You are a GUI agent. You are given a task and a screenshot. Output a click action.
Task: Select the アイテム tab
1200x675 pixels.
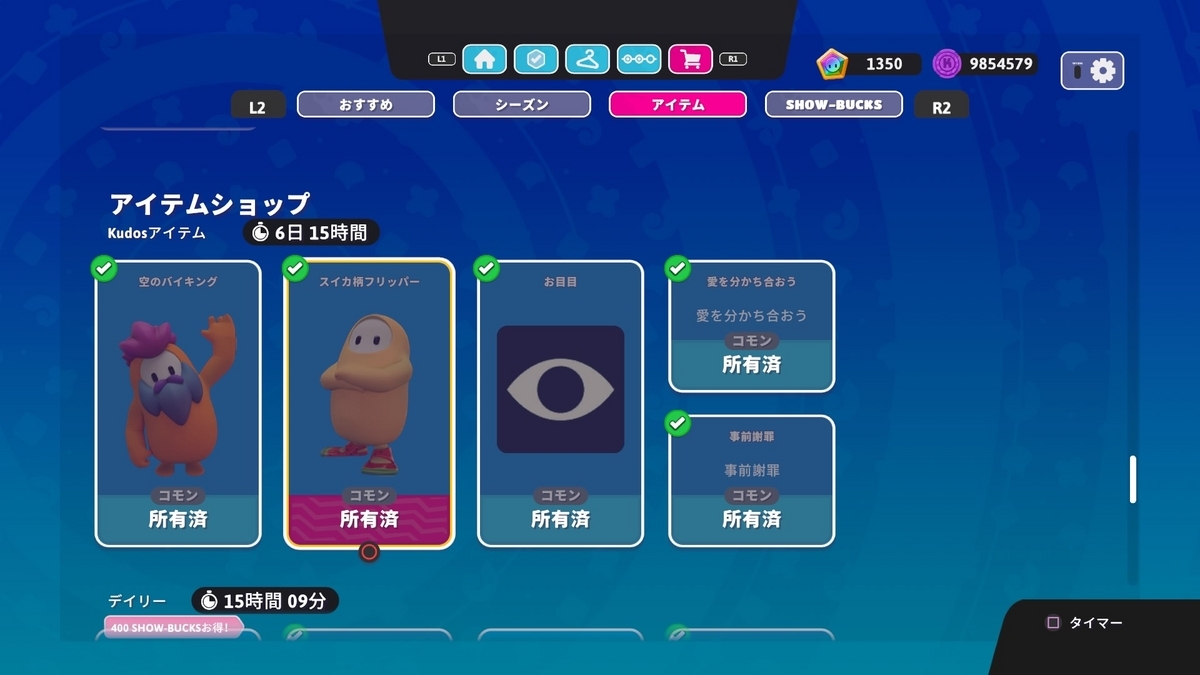tap(678, 104)
